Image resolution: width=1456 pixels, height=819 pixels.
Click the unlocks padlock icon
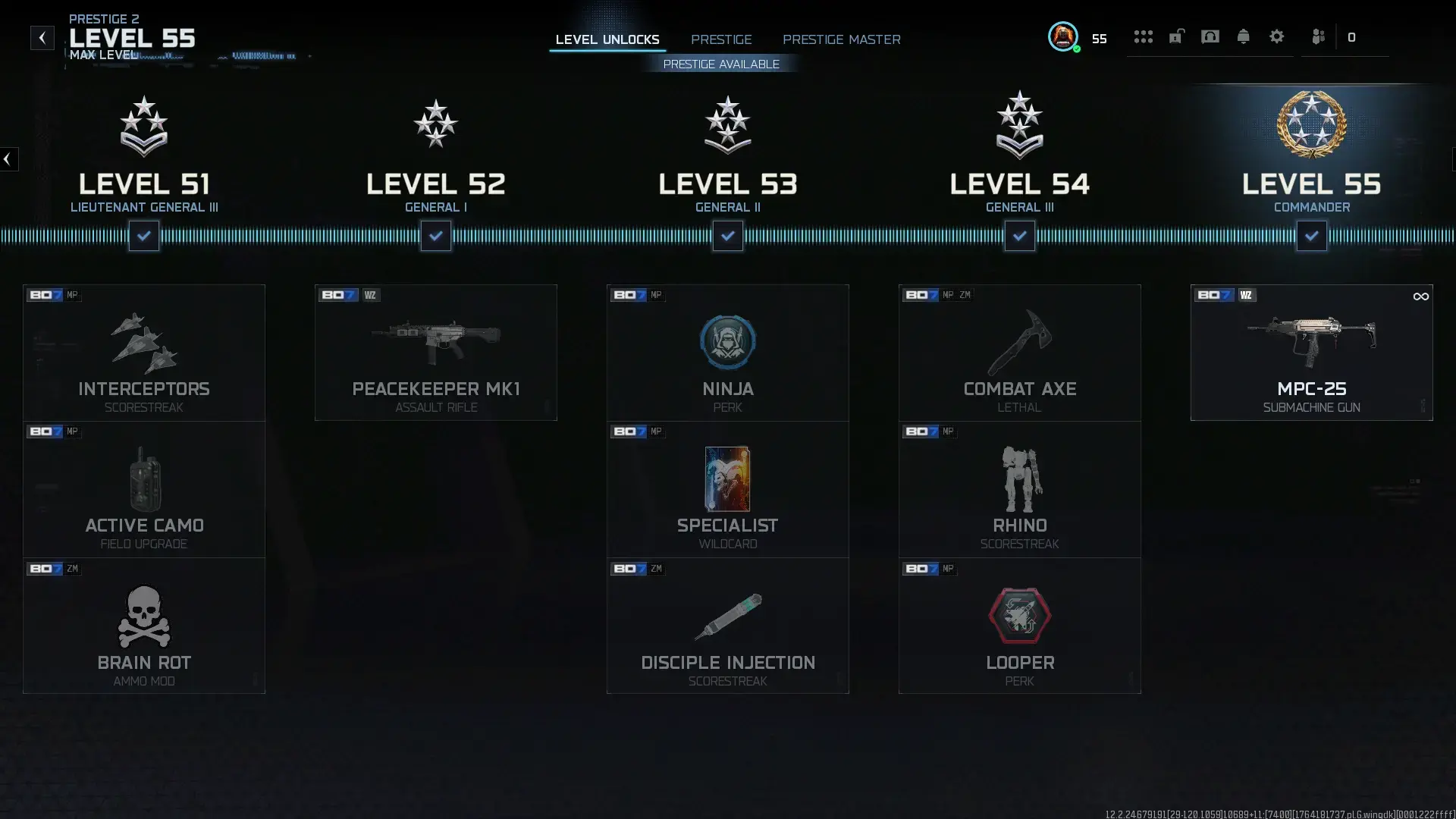pos(1176,36)
